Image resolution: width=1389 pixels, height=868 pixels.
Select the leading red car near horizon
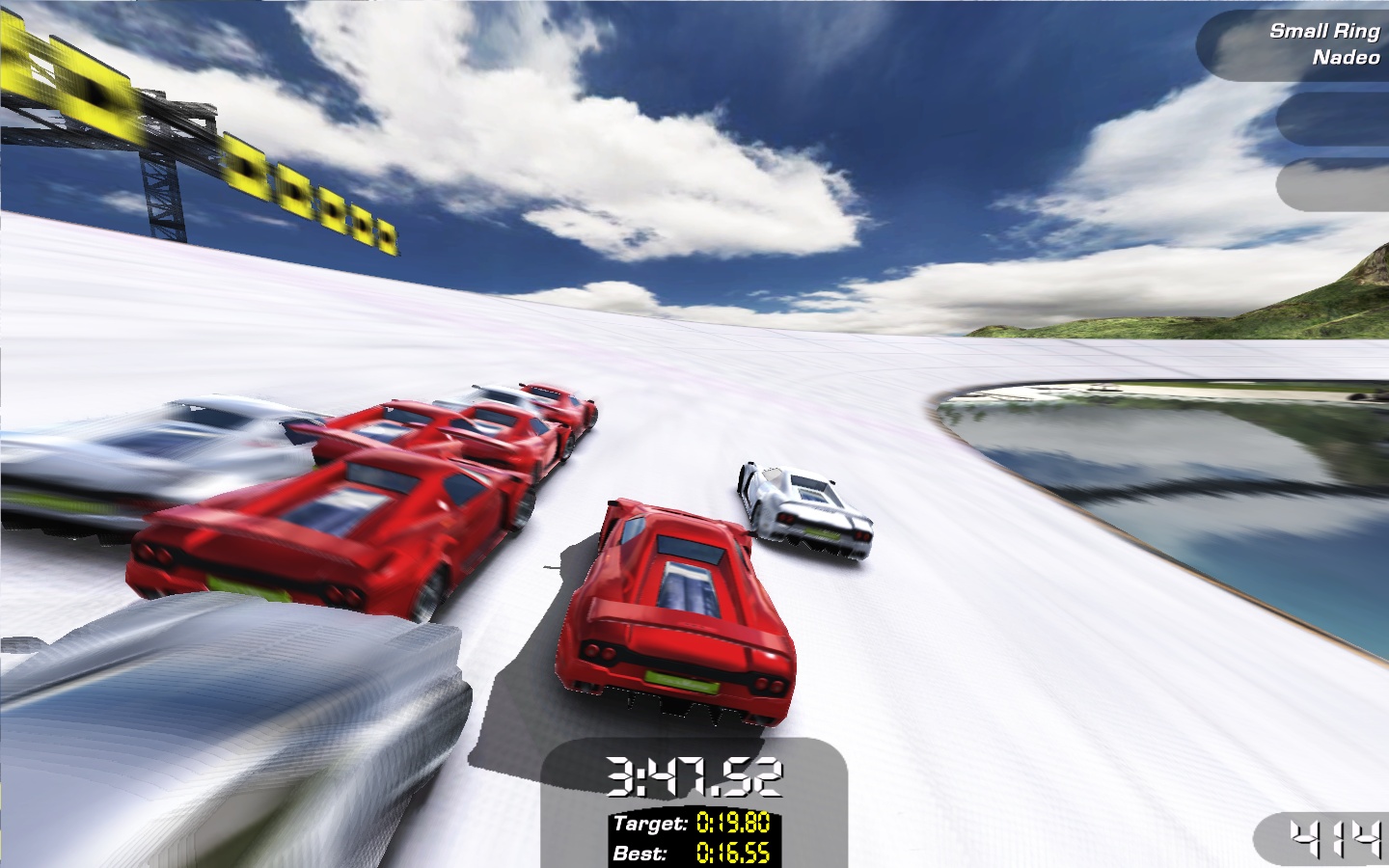point(555,400)
